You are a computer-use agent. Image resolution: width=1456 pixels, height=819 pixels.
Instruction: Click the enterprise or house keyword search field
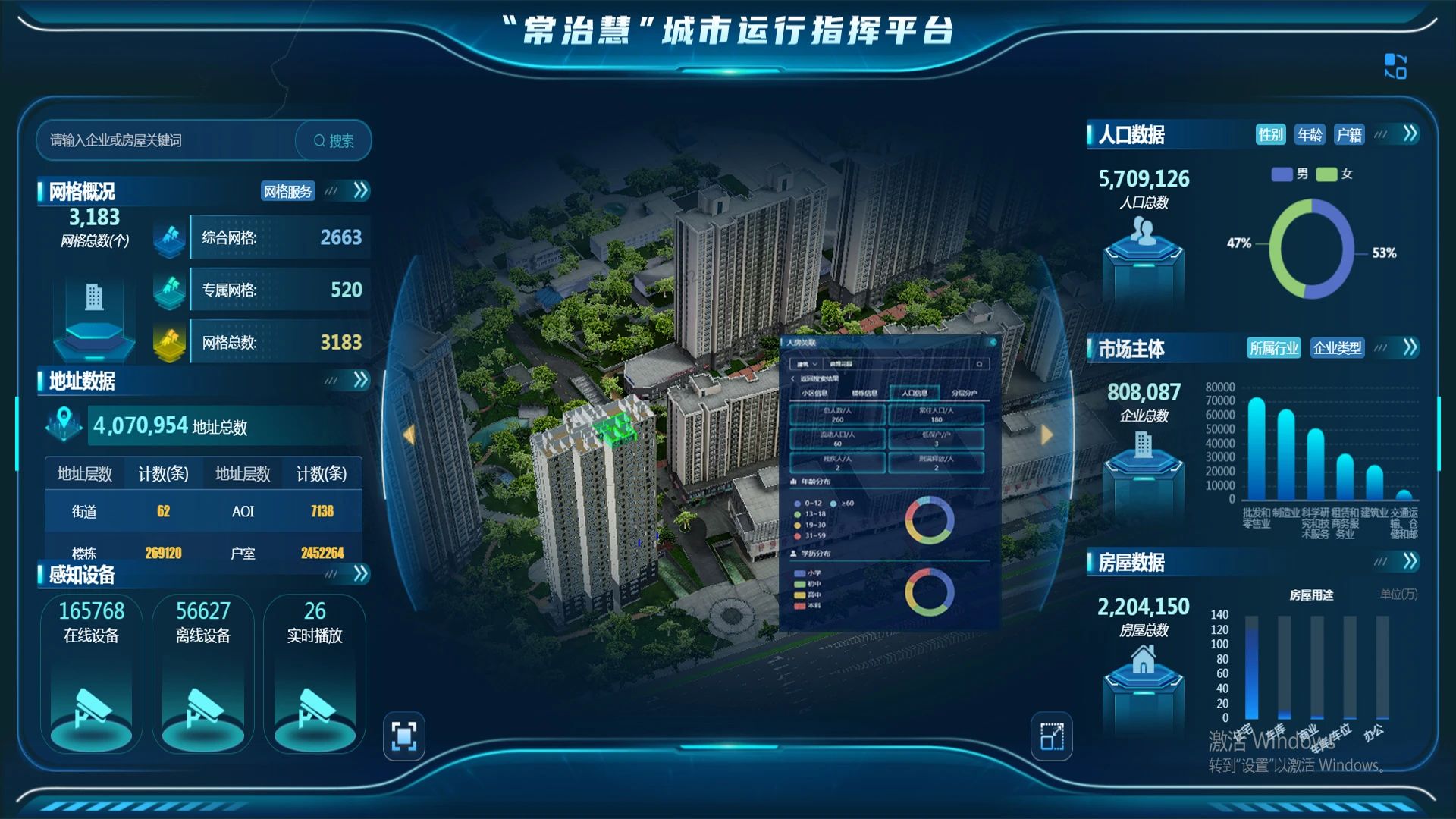pos(167,140)
